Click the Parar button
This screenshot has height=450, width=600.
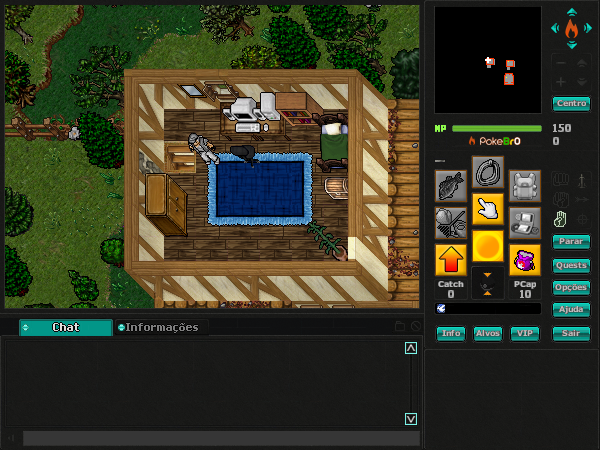click(571, 242)
